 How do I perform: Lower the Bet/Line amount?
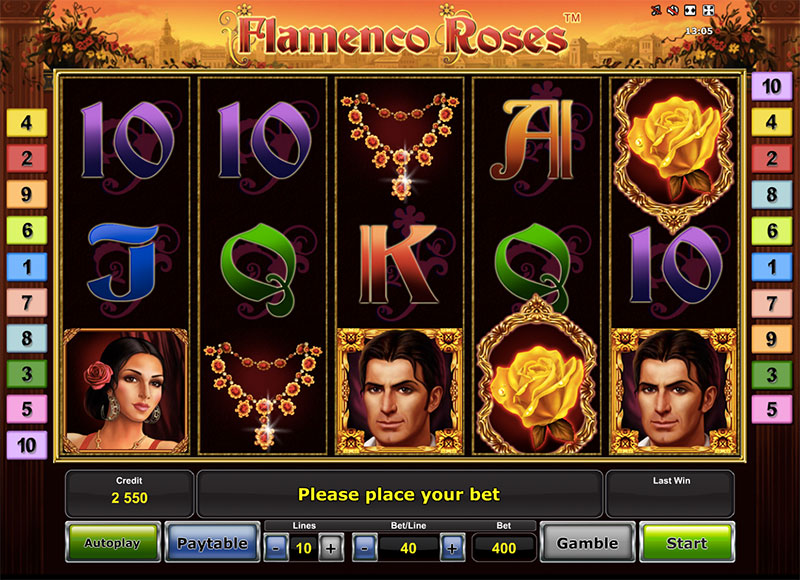click(x=365, y=547)
